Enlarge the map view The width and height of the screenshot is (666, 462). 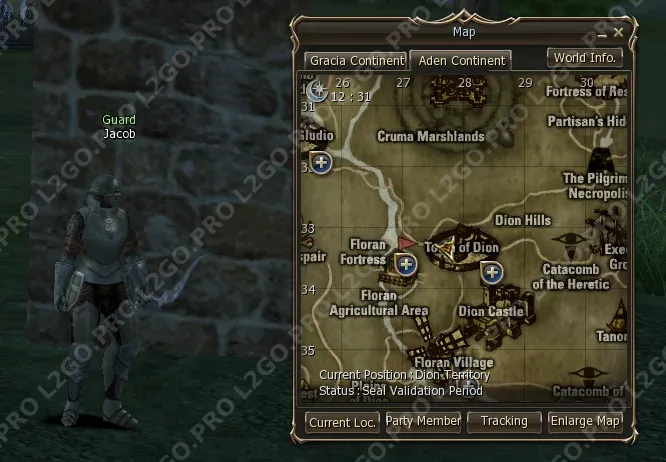pos(585,422)
